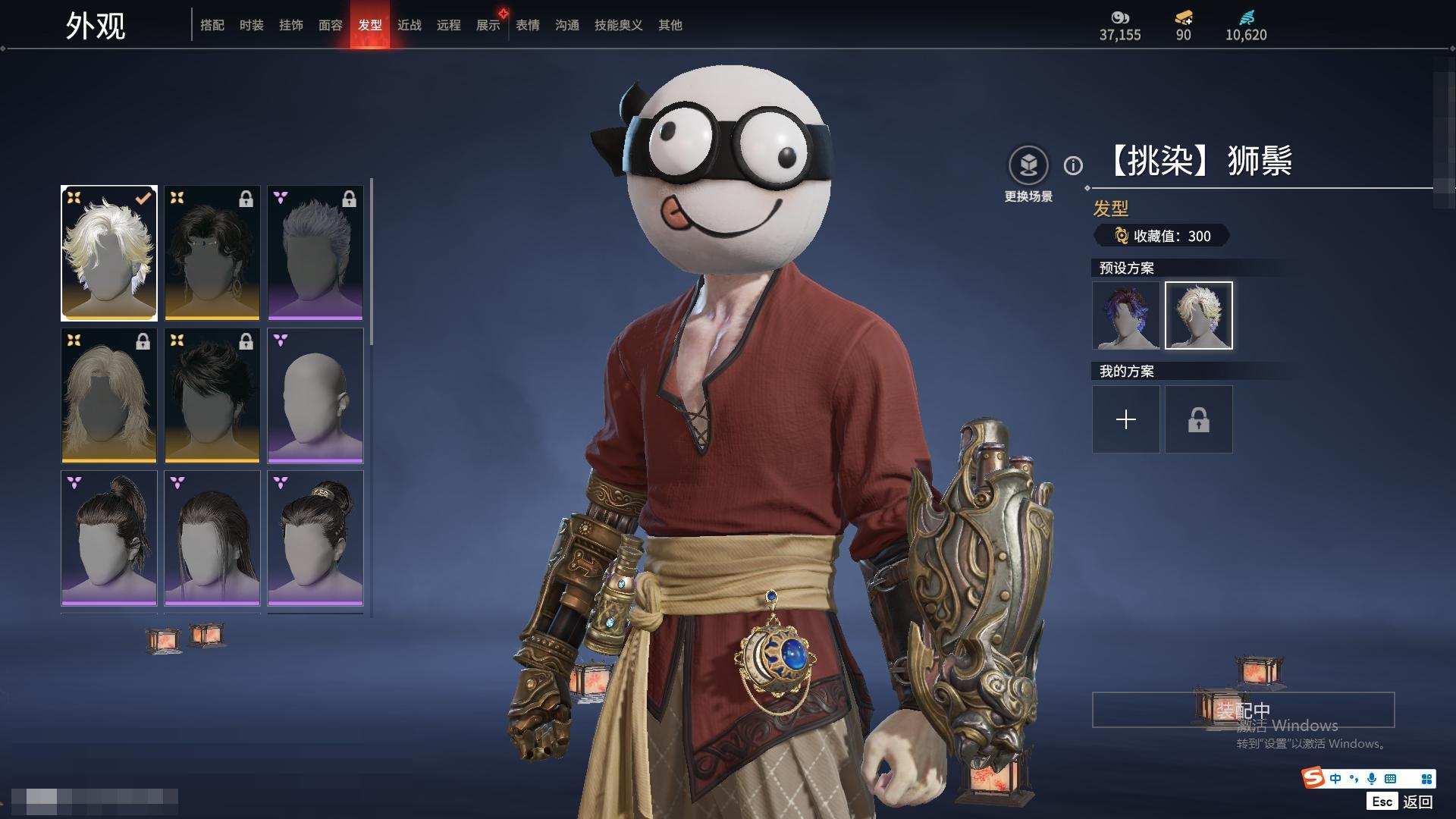Select the locked gray spiky hairstyle
This screenshot has height=819, width=1456.
click(x=315, y=253)
